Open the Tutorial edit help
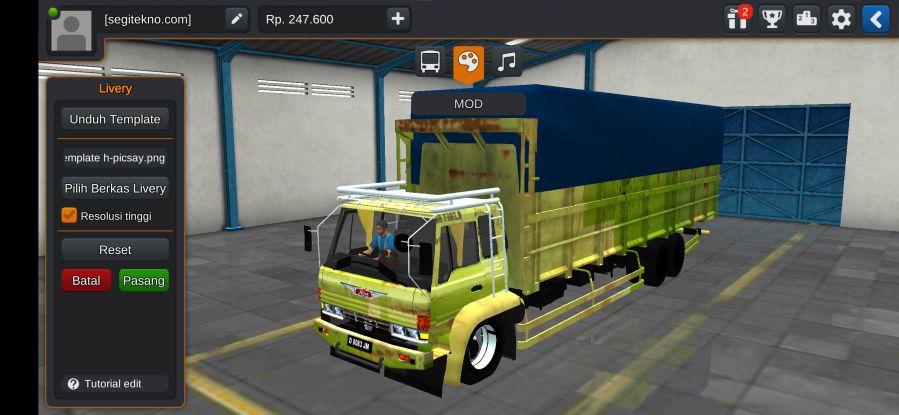The width and height of the screenshot is (899, 415). 104,384
